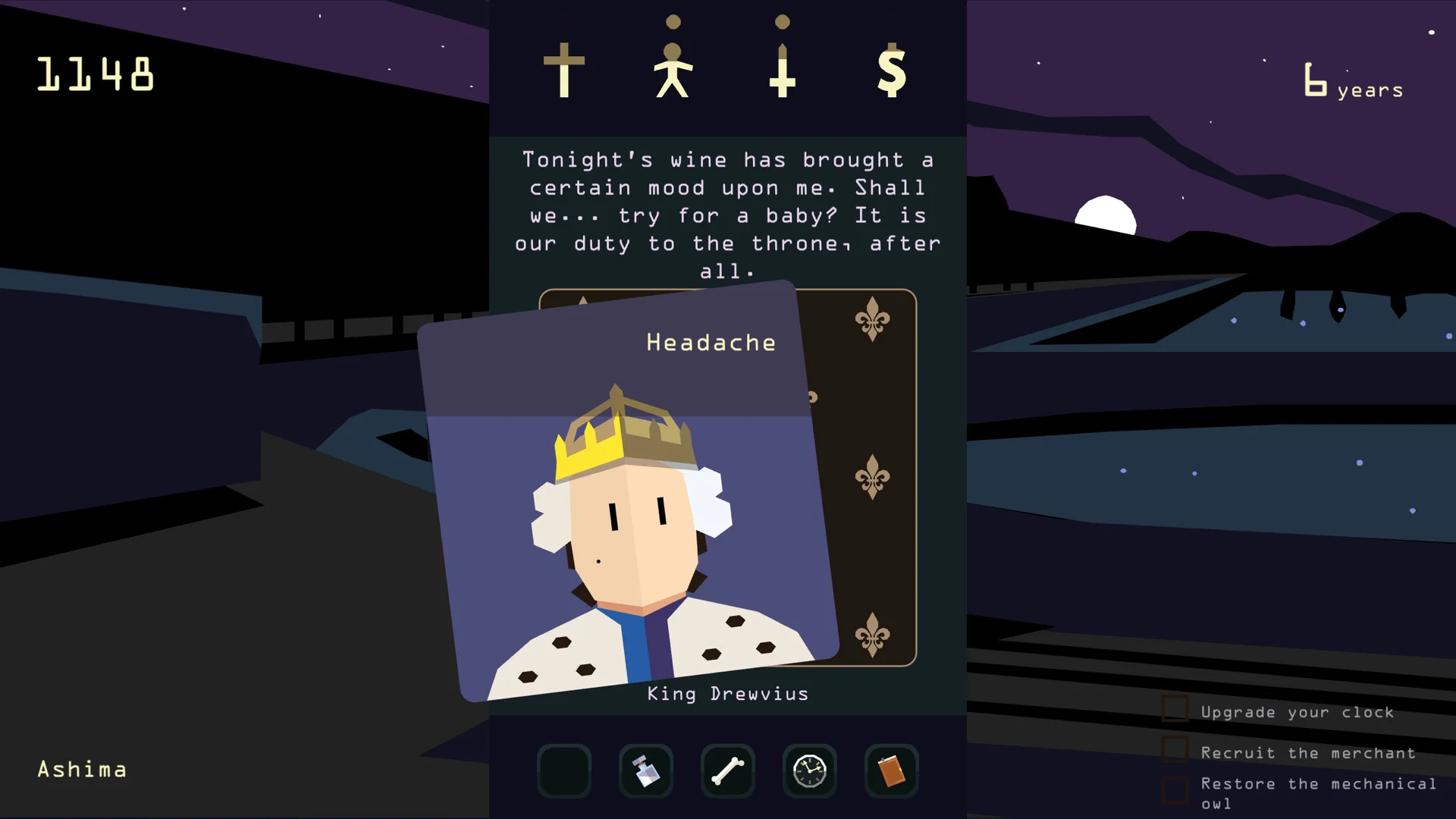Open the pocket watch inventory item
Viewport: 1456px width, 819px height.
pos(809,771)
